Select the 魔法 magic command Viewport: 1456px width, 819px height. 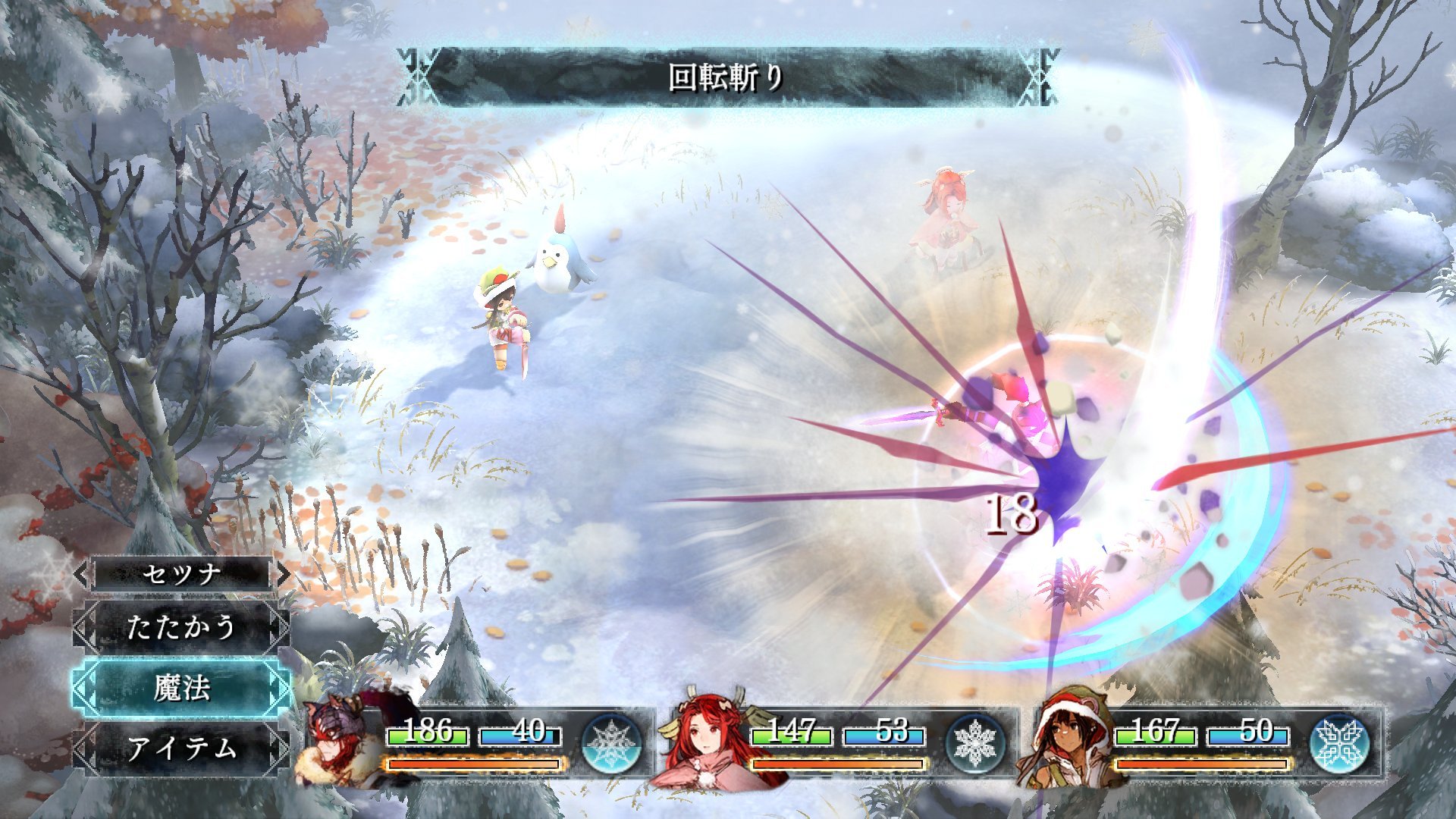tap(180, 689)
